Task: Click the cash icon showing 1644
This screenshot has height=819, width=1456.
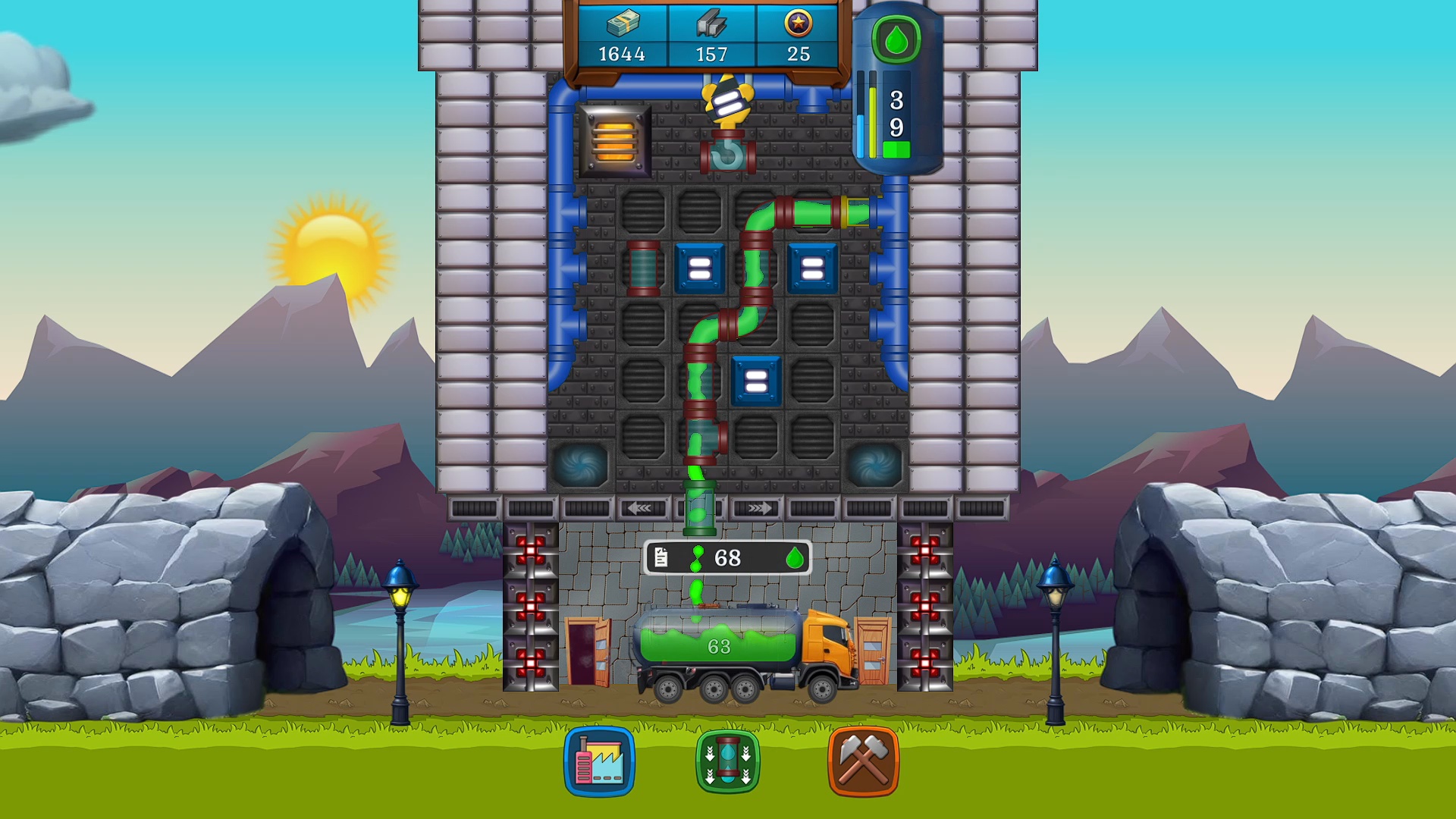Action: (622, 34)
